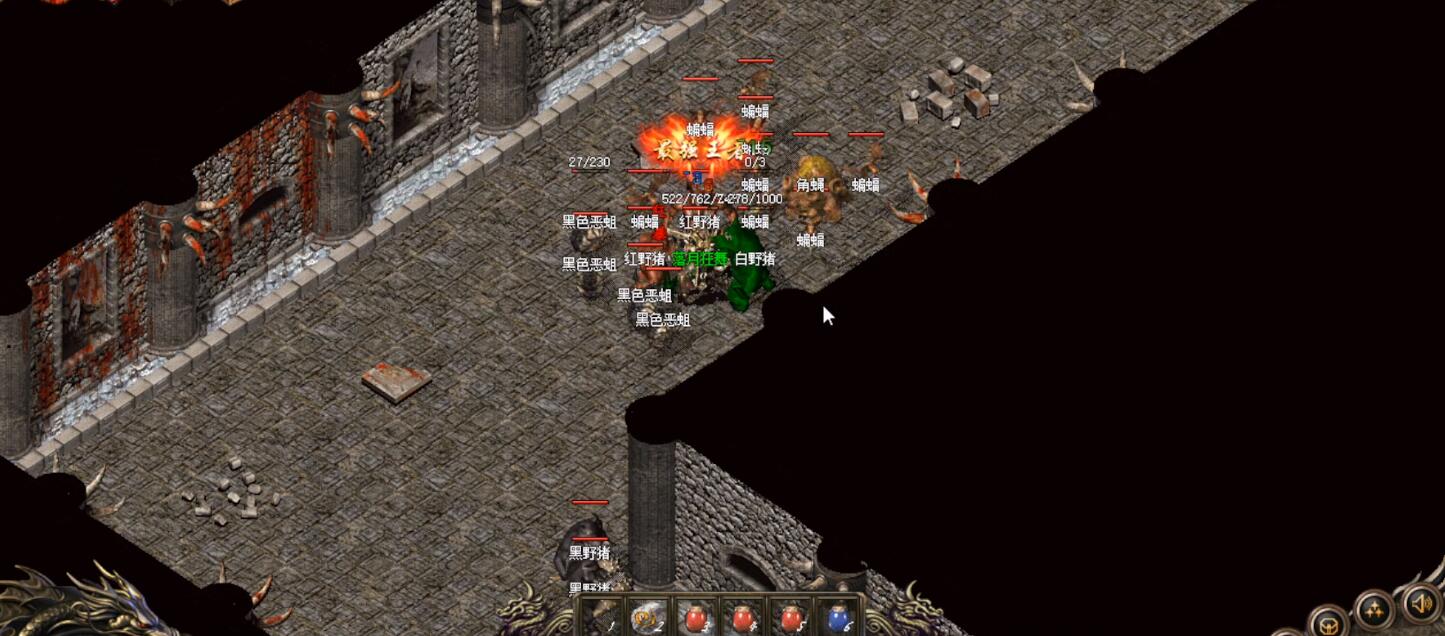
Task: Click the three-stars round button
Action: pyautogui.click(x=1375, y=608)
